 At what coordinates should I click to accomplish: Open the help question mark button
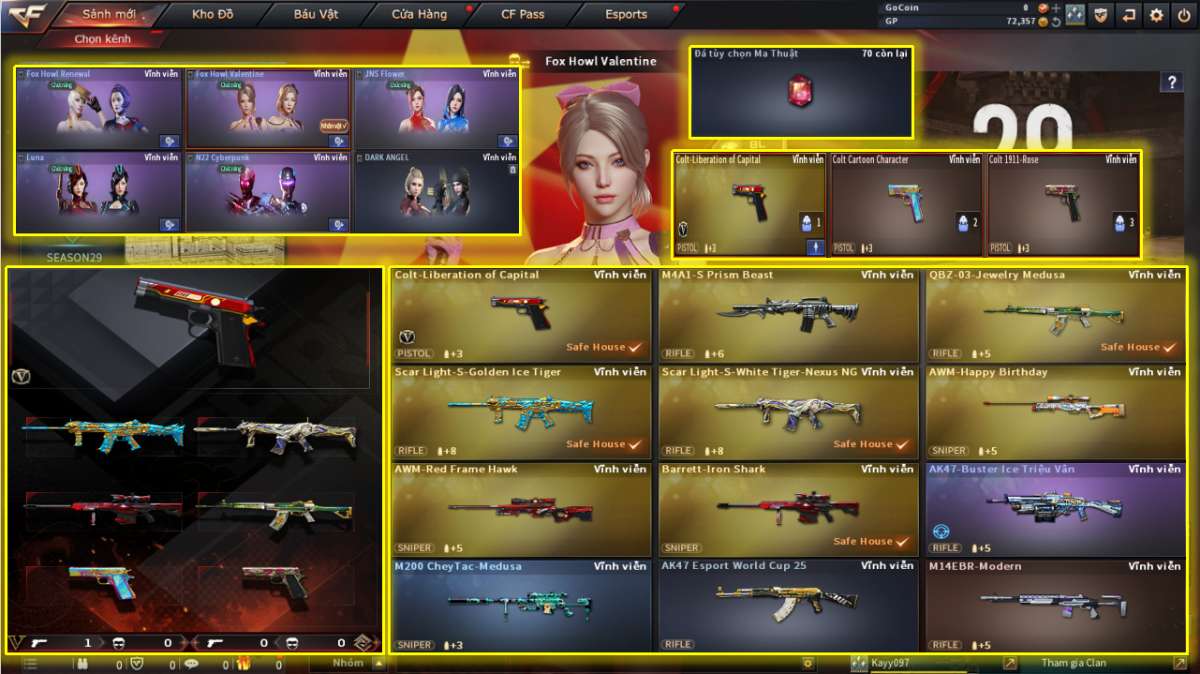point(1171,83)
